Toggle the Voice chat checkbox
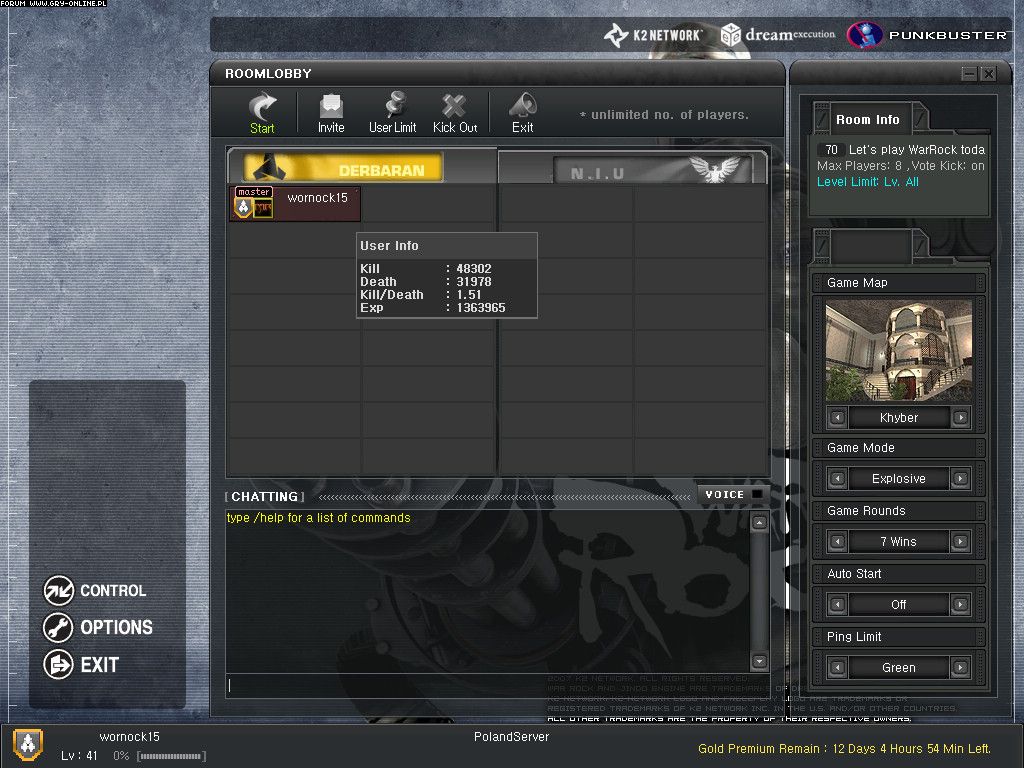The width and height of the screenshot is (1024, 768). [757, 494]
